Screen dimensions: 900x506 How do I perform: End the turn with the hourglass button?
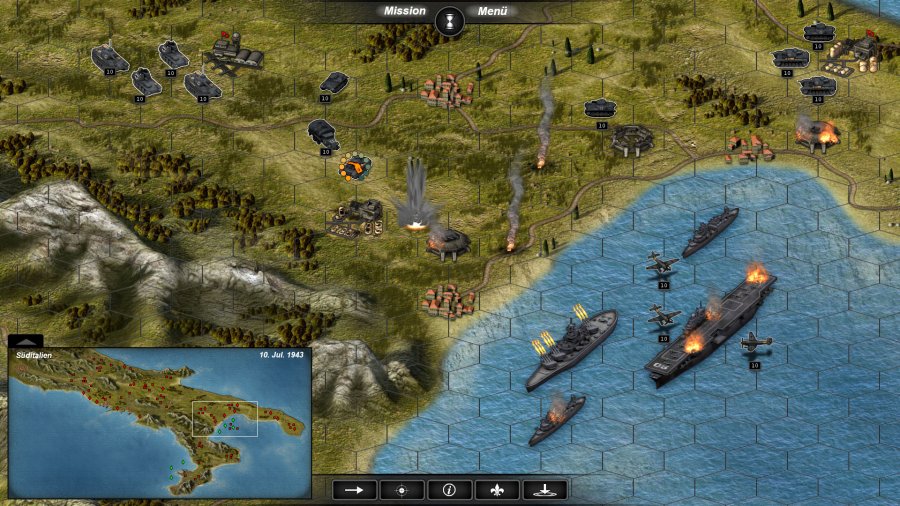tap(450, 19)
